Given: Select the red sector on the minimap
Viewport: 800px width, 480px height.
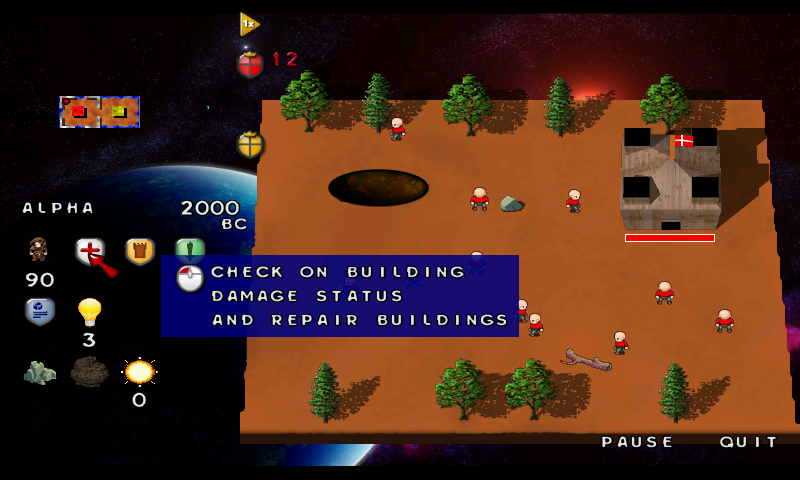Looking at the screenshot, I should click(x=78, y=111).
